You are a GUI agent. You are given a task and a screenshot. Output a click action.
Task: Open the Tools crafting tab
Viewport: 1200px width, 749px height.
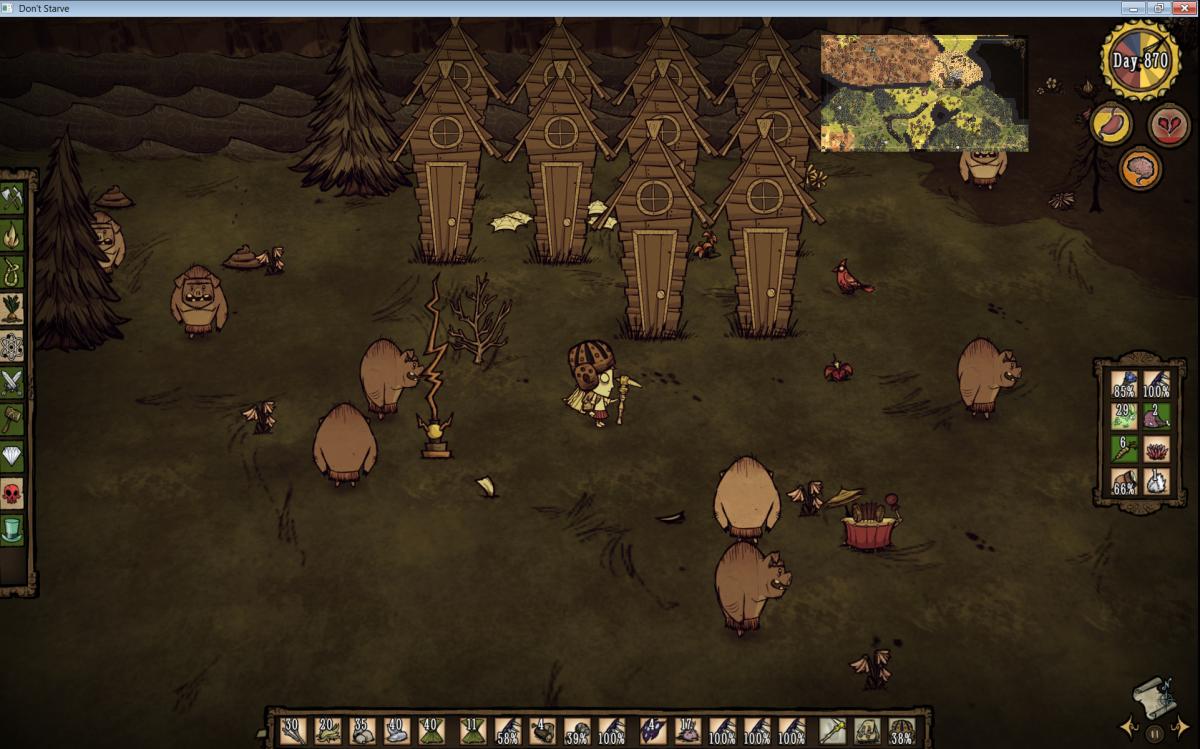[12, 199]
